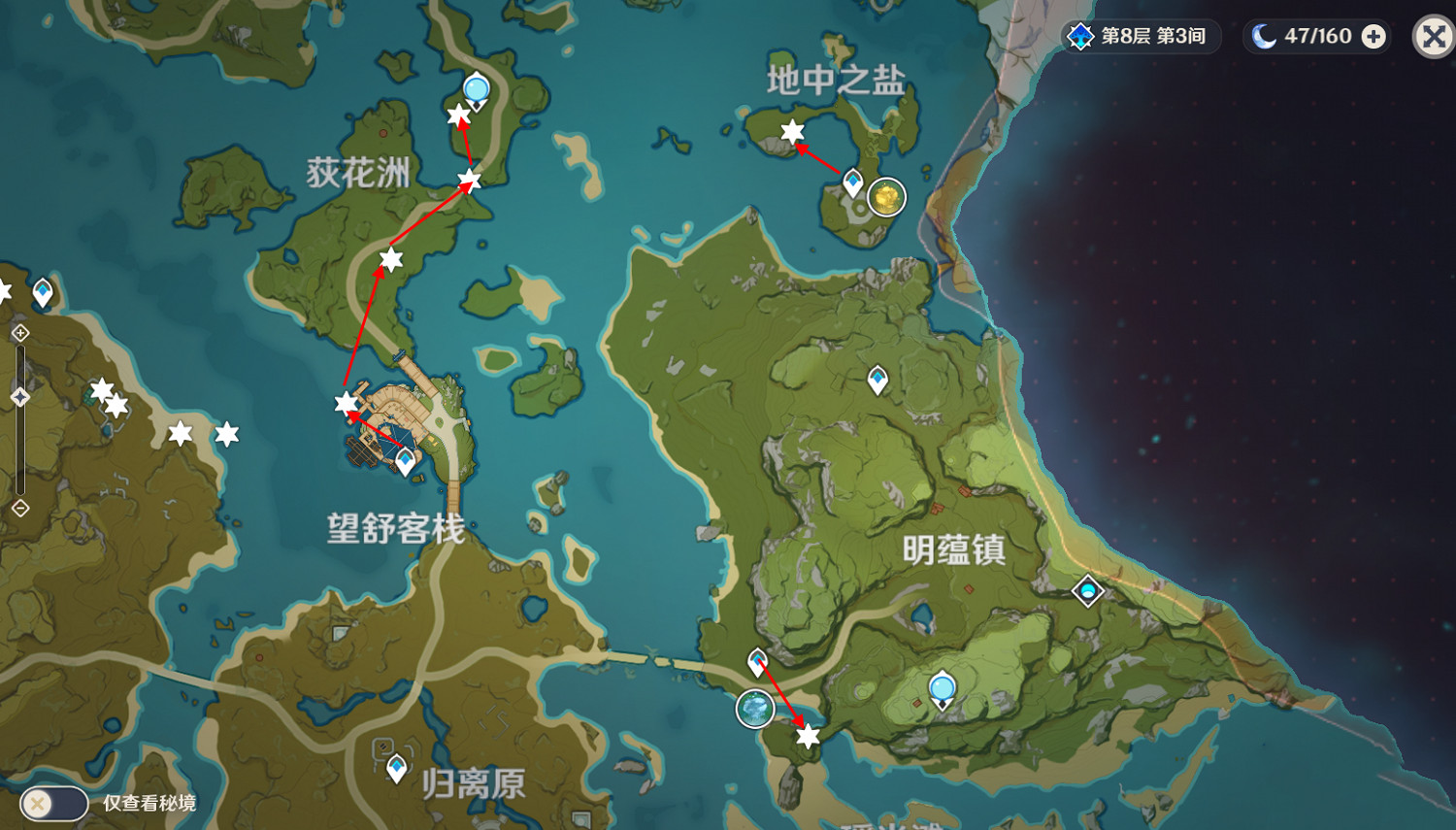Open the golden domain icon near 地中之盐
The width and height of the screenshot is (1456, 830).
pos(884,197)
